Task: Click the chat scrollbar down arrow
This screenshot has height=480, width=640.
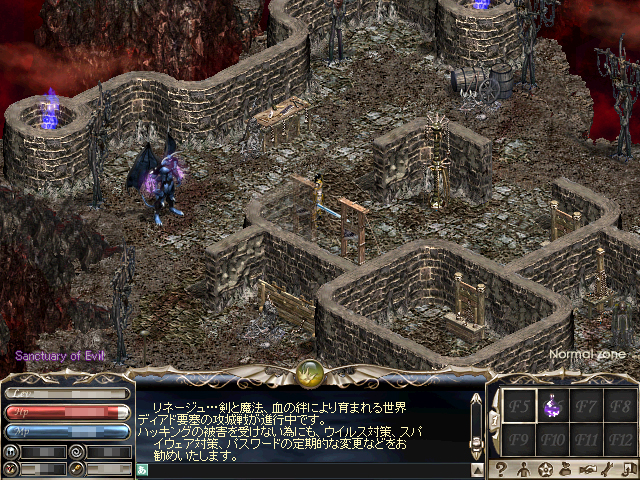Action: coord(477,469)
